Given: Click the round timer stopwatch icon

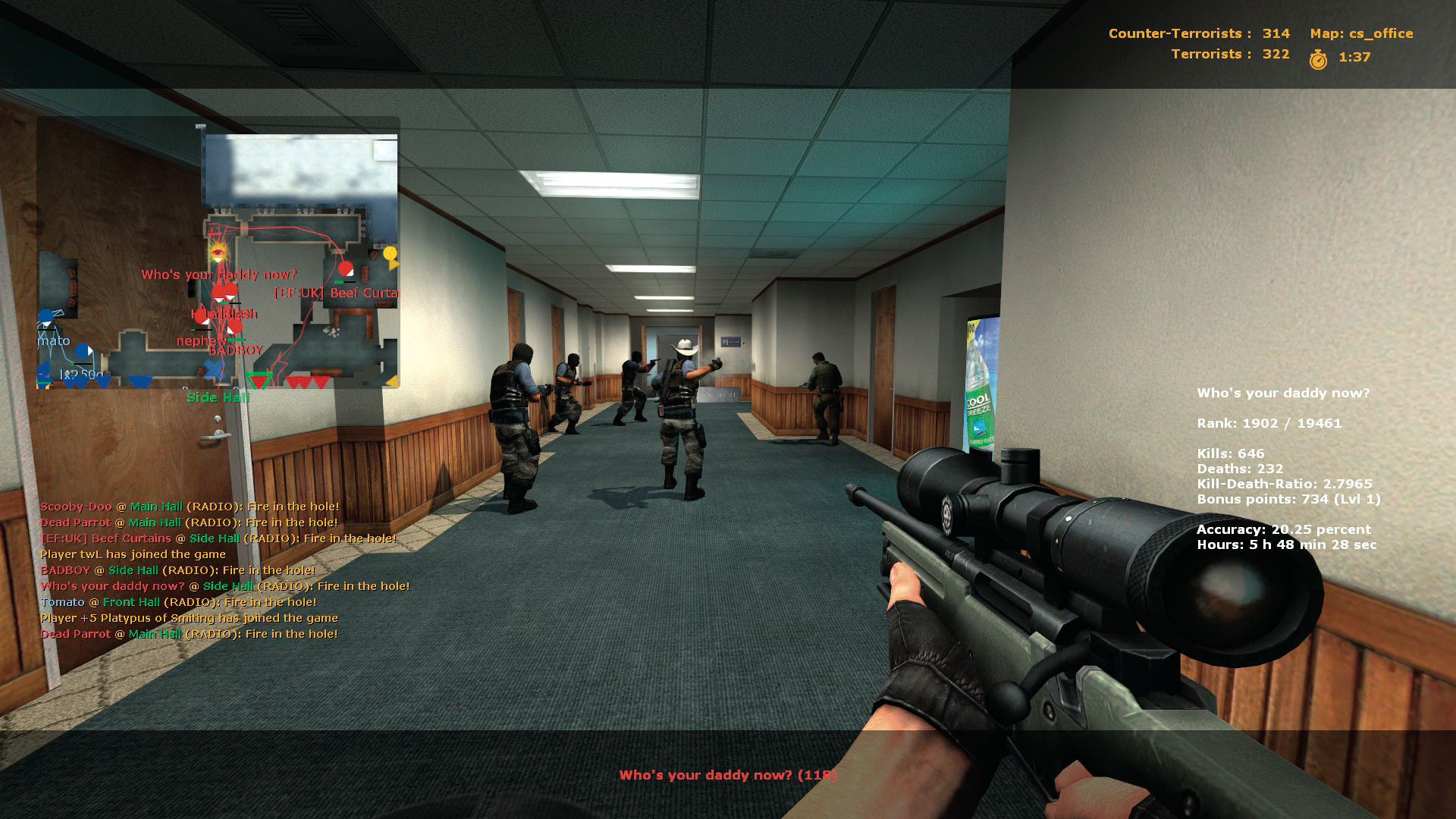Looking at the screenshot, I should [x=1318, y=58].
